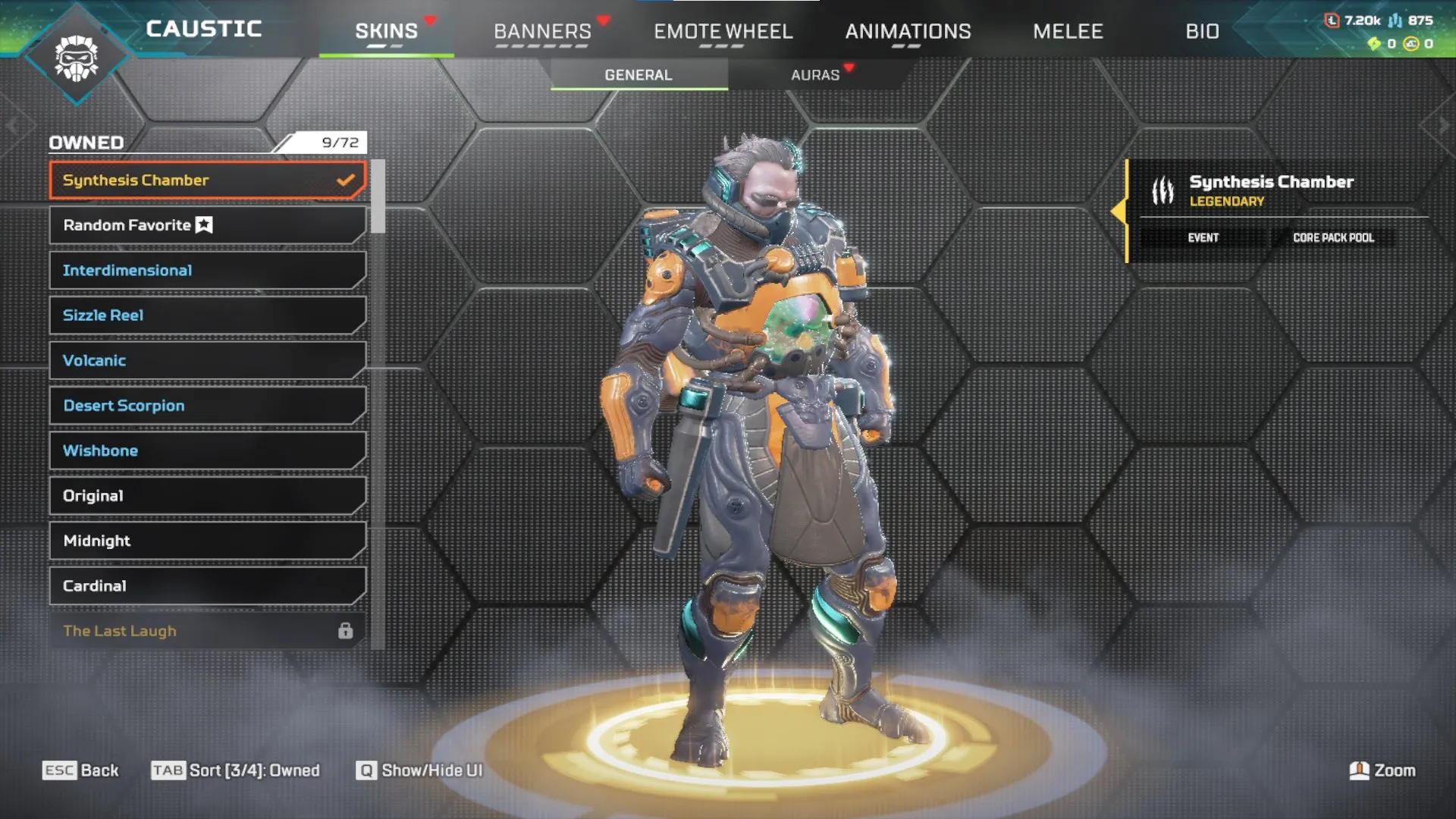The height and width of the screenshot is (819, 1456).
Task: Expand the AURAS notification marker
Action: 850,65
